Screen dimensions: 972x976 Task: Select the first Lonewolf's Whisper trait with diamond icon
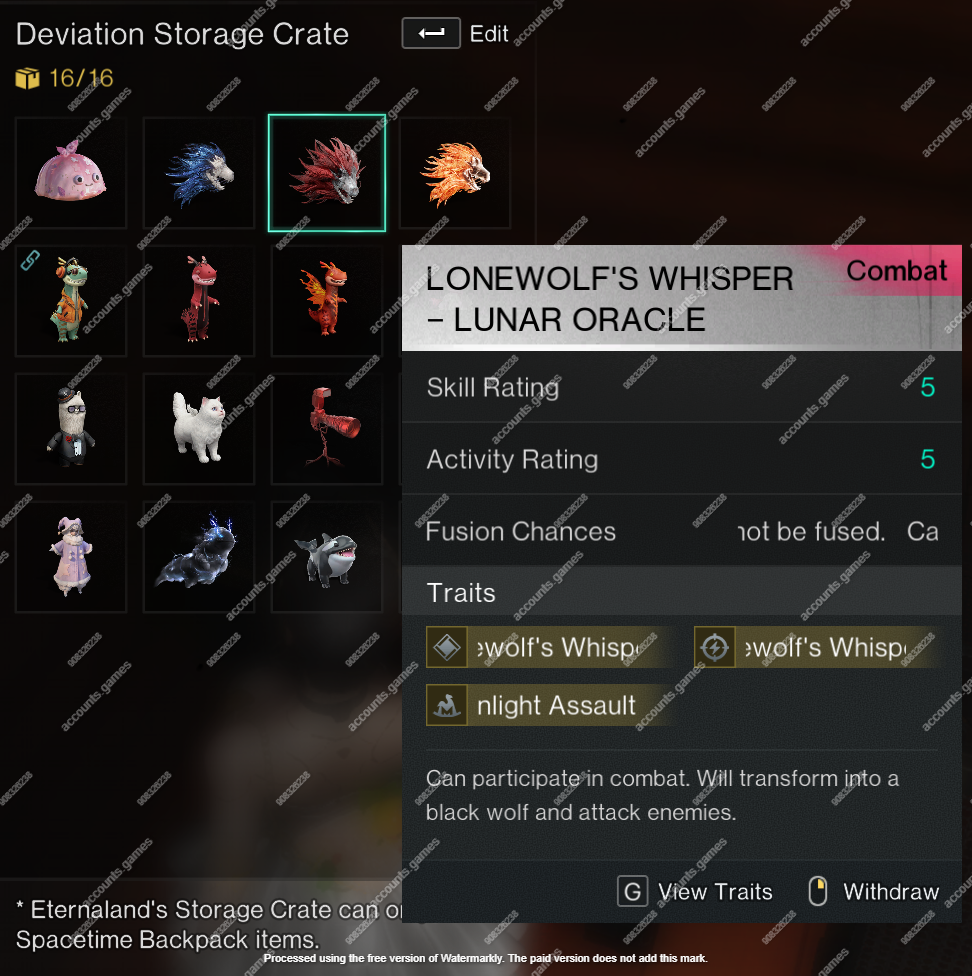[548, 648]
